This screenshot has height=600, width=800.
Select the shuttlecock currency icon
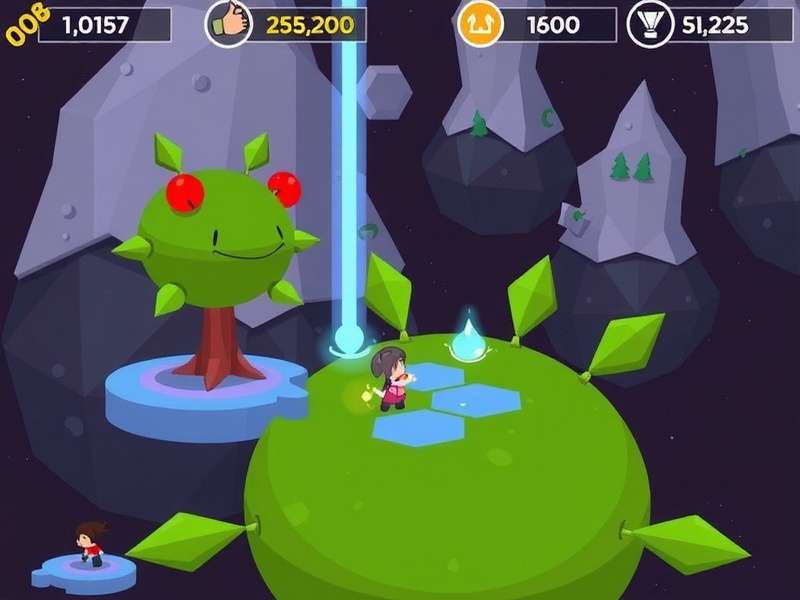[651, 24]
